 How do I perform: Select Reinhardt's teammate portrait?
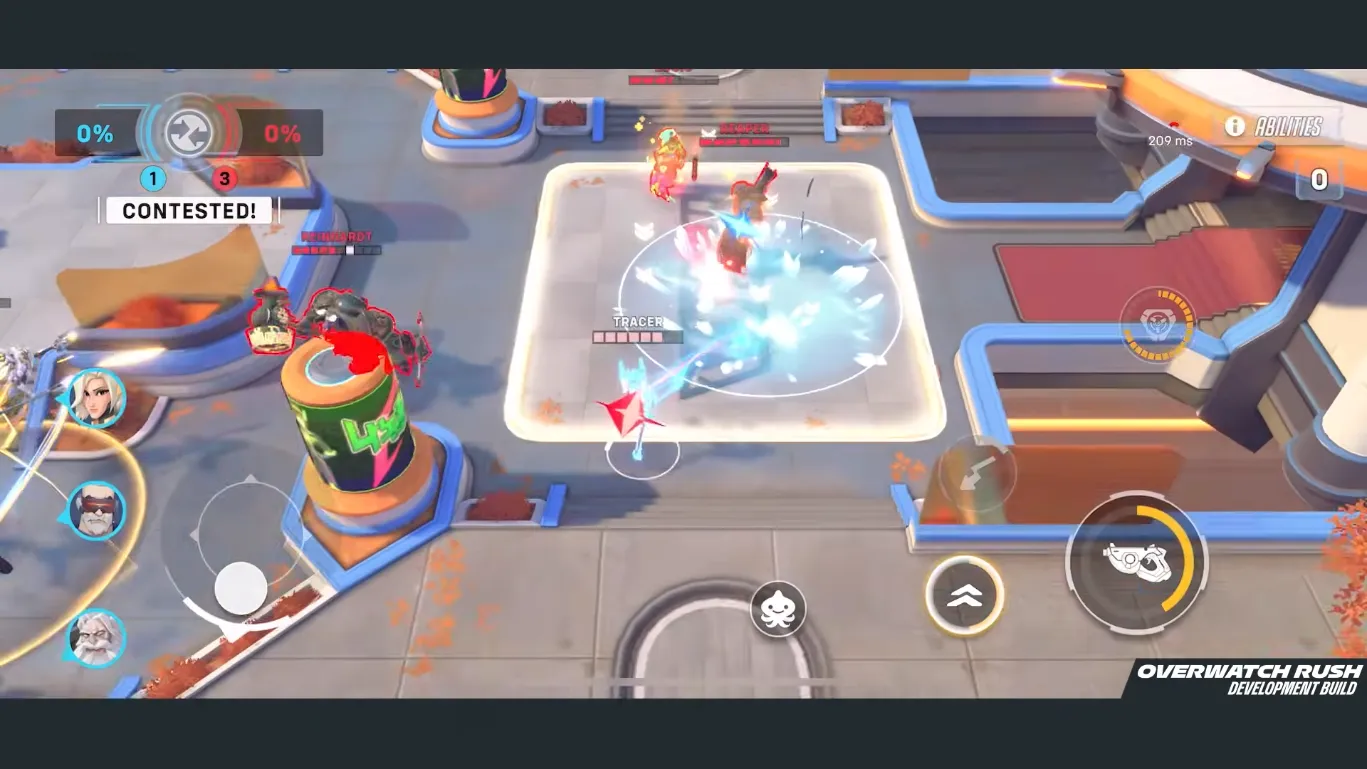[x=97, y=639]
